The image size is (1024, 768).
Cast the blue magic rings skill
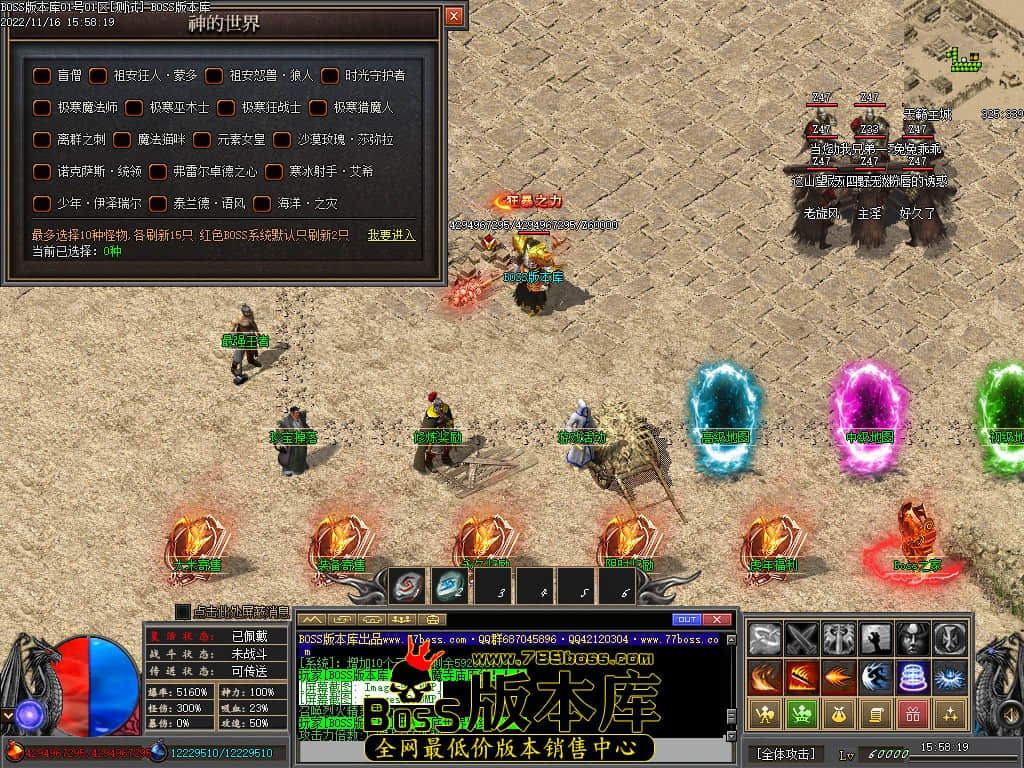pos(913,677)
